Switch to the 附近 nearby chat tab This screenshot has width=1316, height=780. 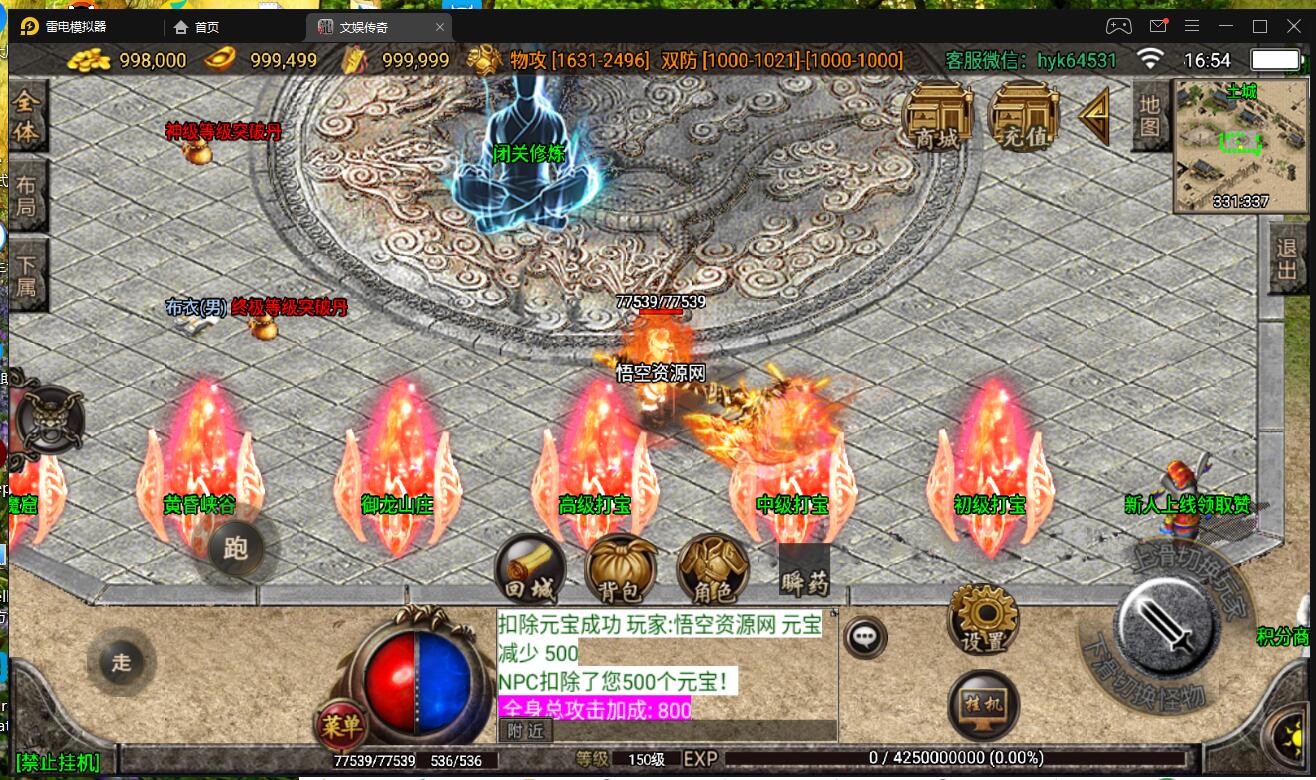pos(525,731)
